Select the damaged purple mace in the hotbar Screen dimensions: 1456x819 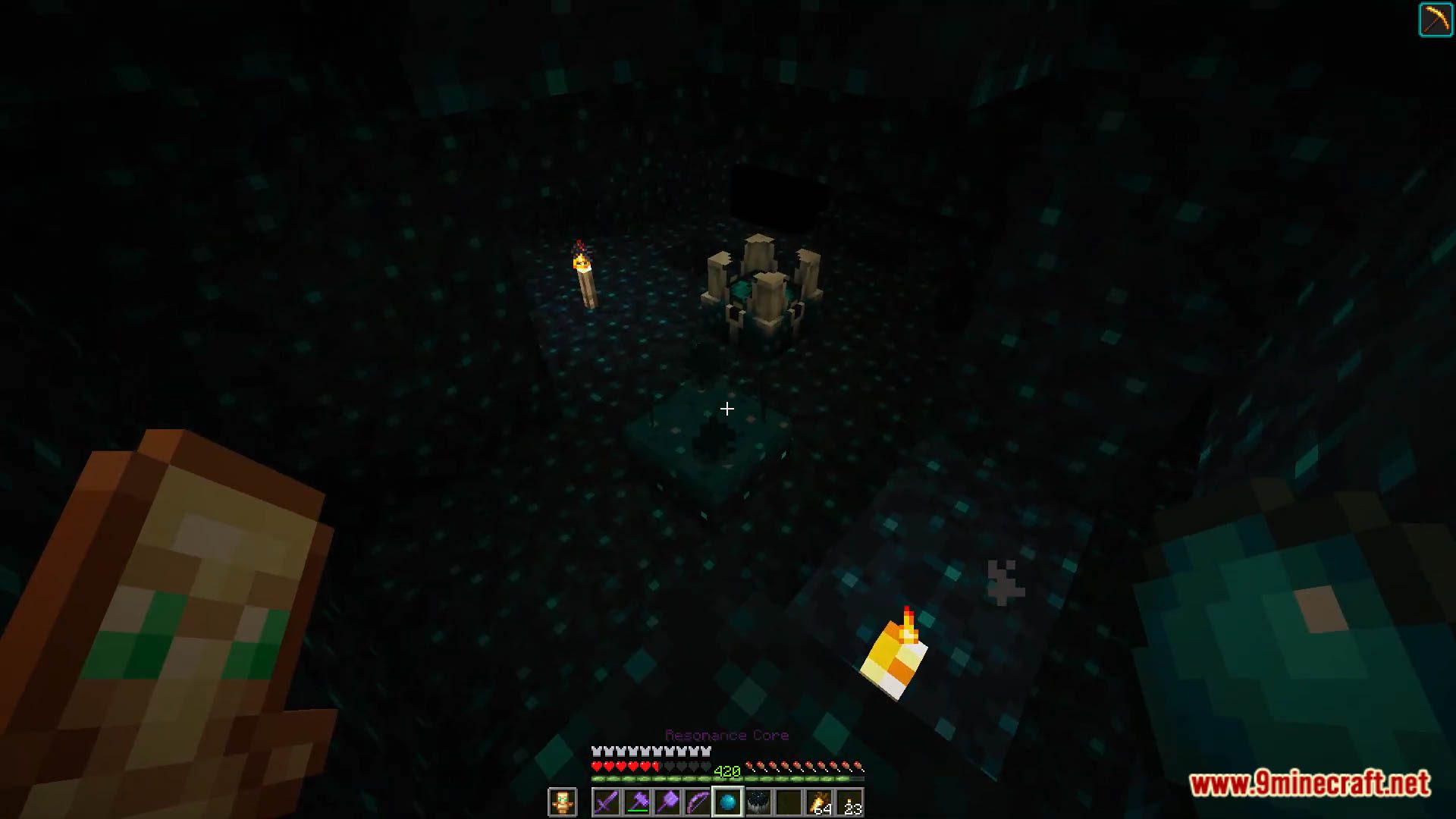coord(638,802)
